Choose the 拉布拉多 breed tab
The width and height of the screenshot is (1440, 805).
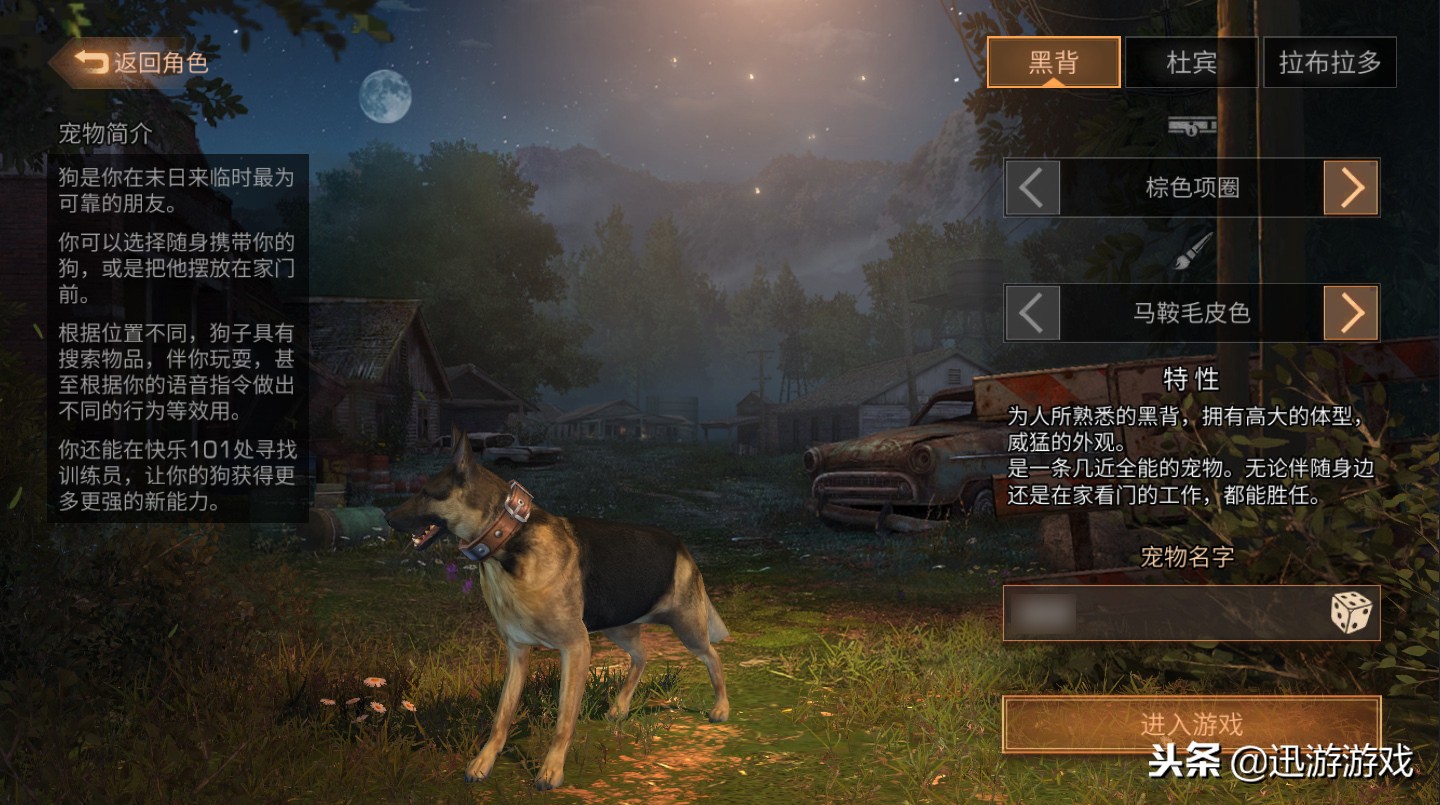(1329, 63)
